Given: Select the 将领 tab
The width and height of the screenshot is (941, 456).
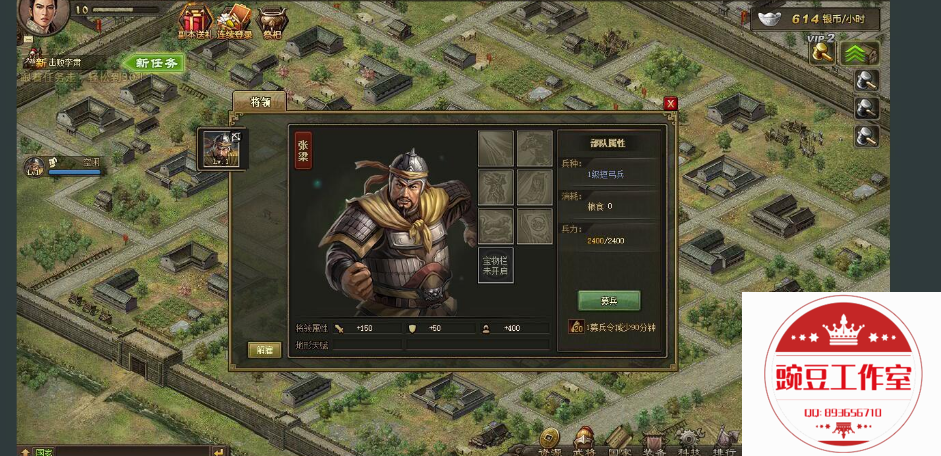Looking at the screenshot, I should [x=259, y=101].
